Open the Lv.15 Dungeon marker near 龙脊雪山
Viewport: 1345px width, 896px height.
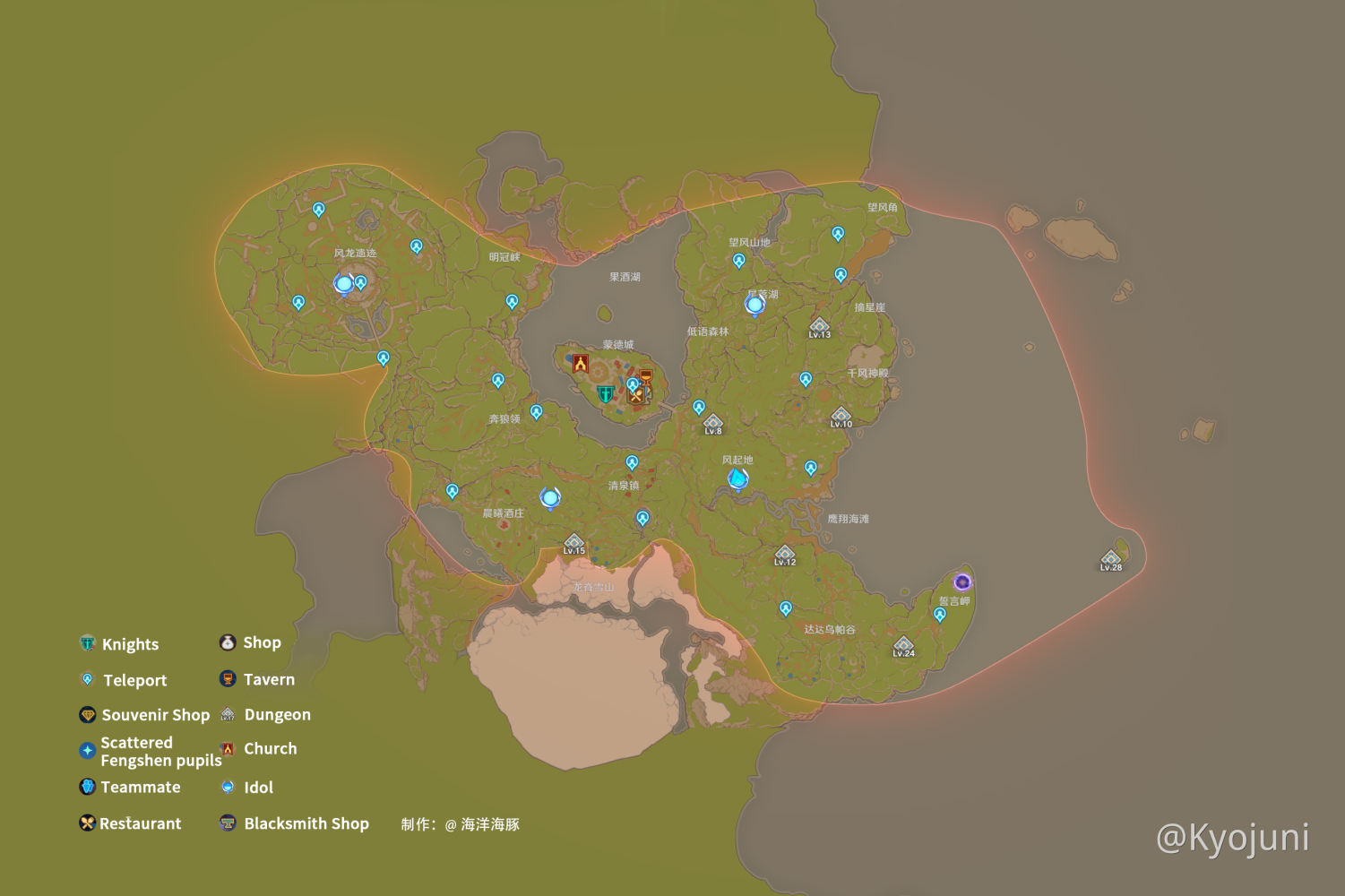coord(573,542)
